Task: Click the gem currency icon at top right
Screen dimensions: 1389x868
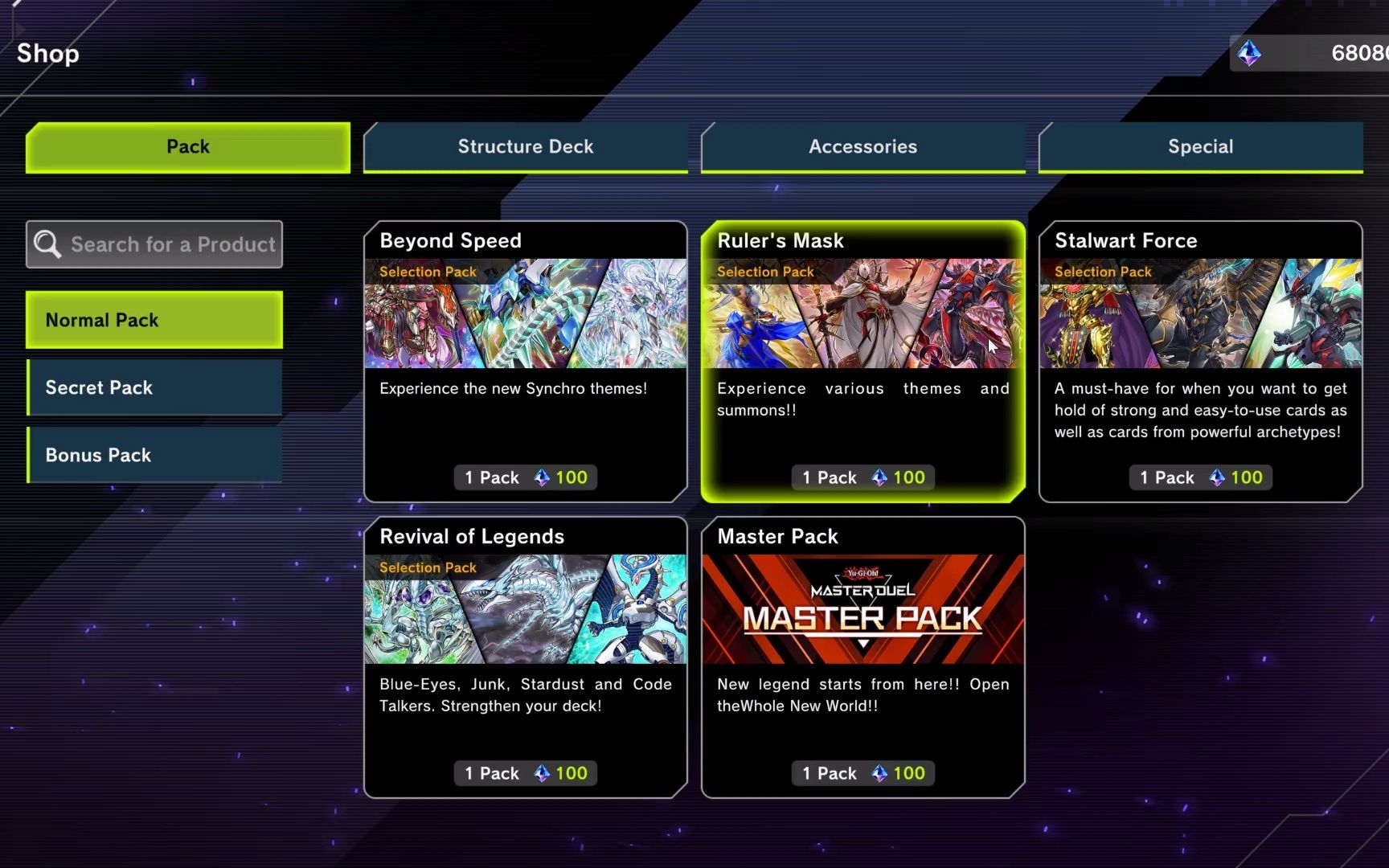Action: [x=1249, y=54]
